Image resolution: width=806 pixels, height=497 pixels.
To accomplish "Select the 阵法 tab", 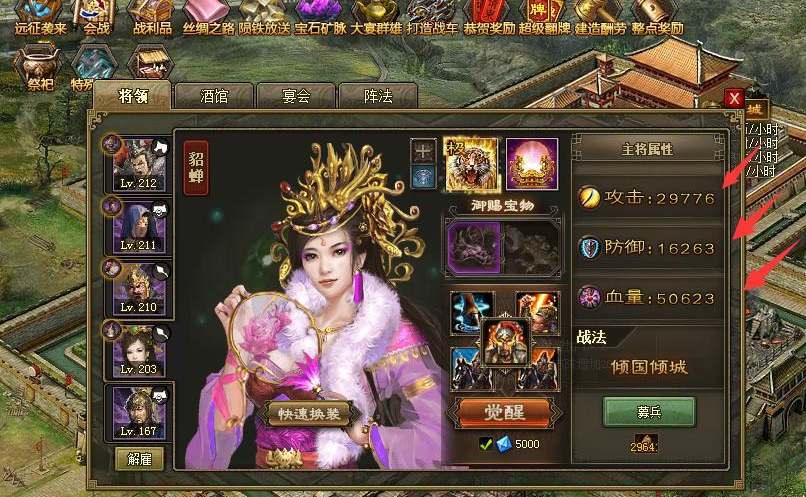I will [377, 96].
